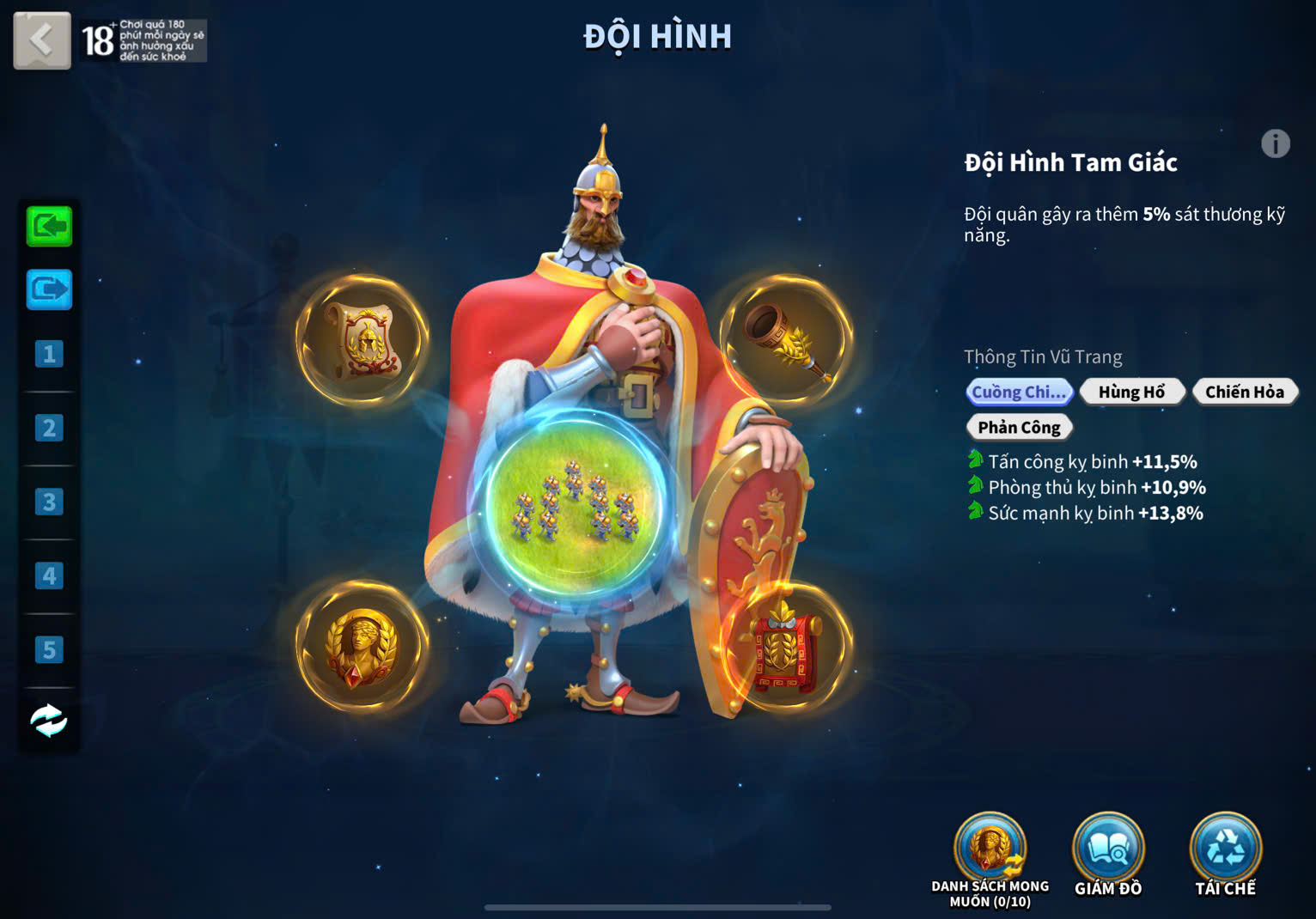Select the red banner armament slot
Image resolution: width=1316 pixels, height=919 pixels.
pyautogui.click(x=783, y=648)
